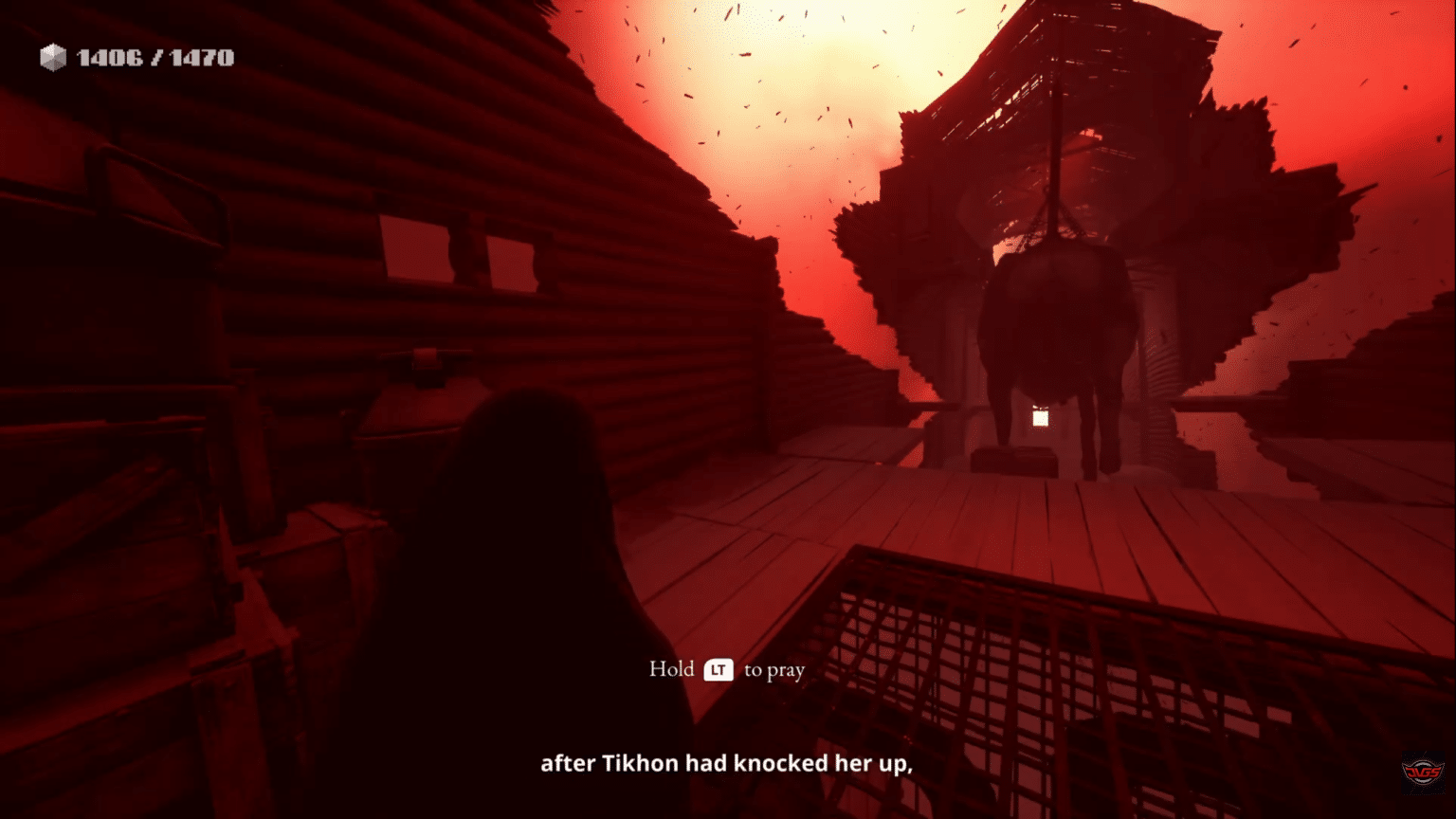Click the white cube resource icon
1456x819 pixels.
(52, 57)
